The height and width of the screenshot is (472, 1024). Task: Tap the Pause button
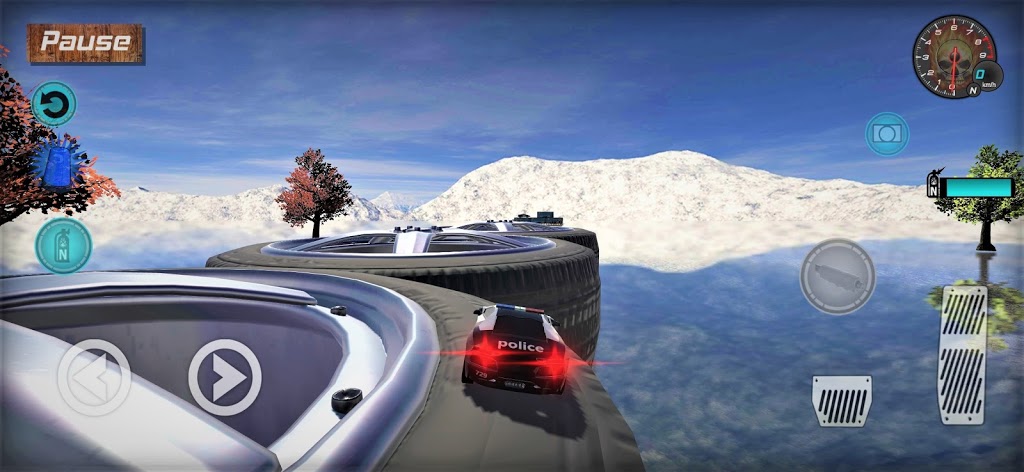[x=86, y=43]
